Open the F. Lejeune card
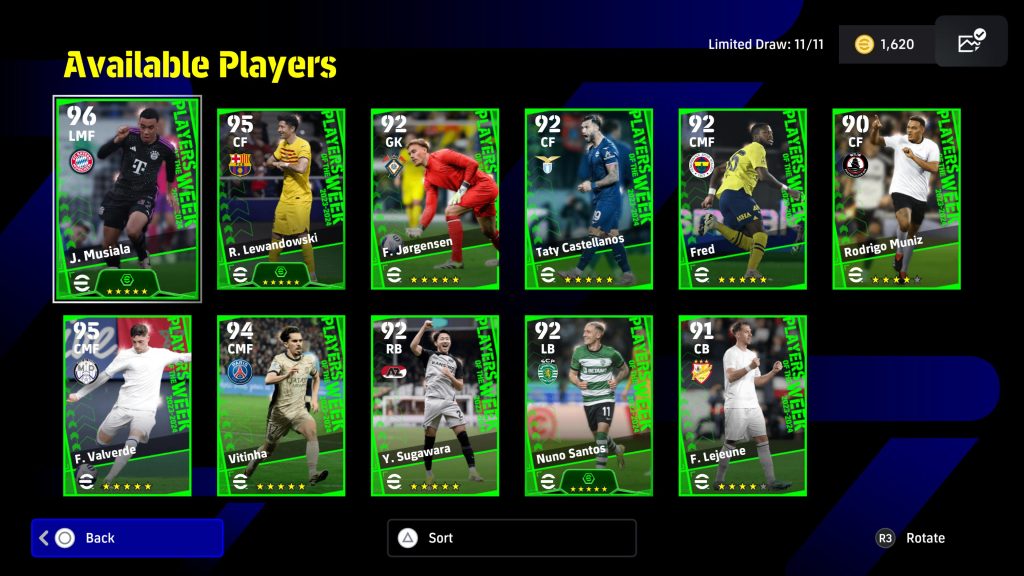The image size is (1024, 576). tap(743, 405)
